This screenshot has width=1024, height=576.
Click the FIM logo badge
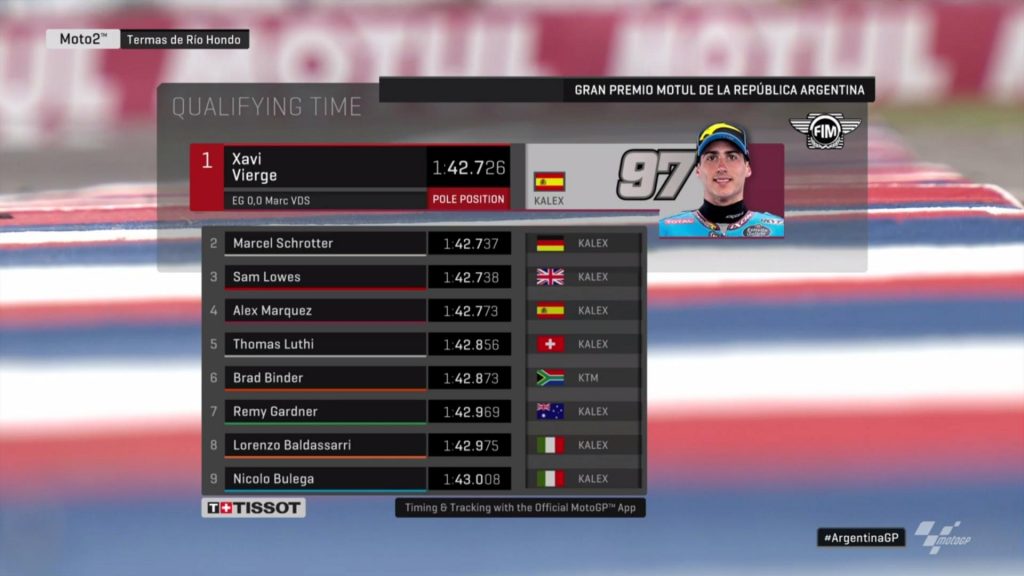[825, 130]
